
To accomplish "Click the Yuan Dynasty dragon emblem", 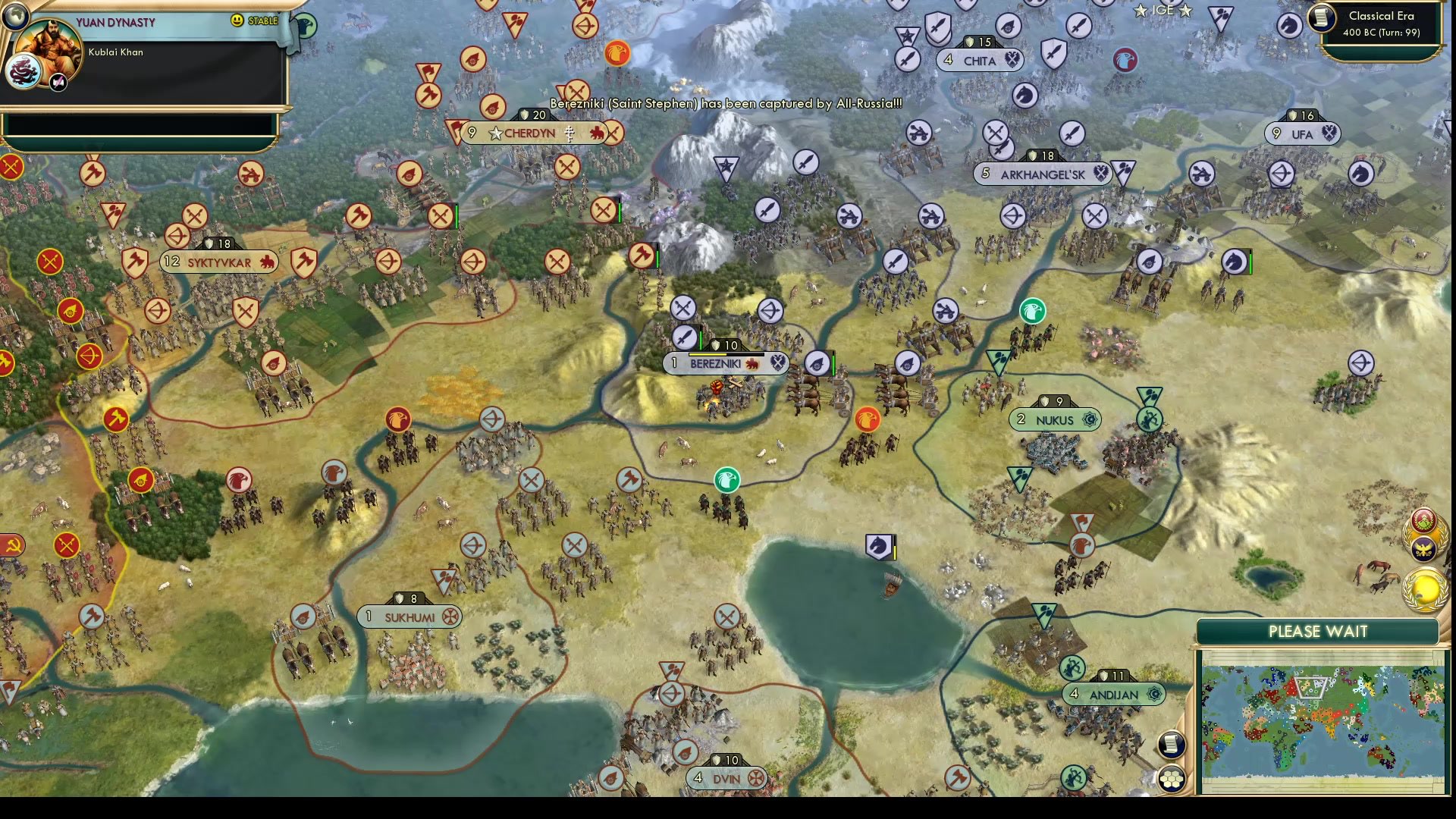I will (24, 71).
